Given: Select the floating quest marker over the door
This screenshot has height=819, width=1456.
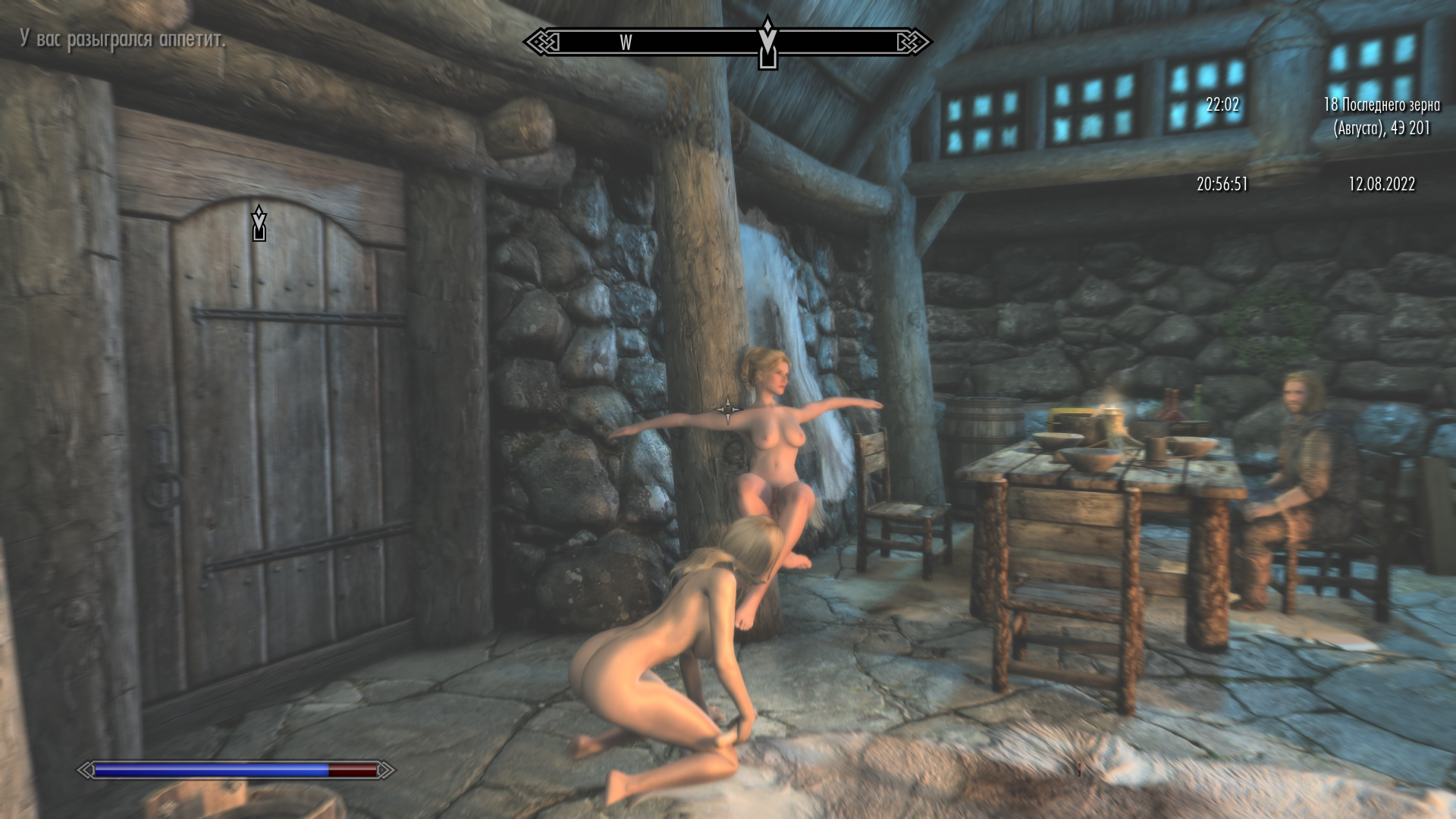Looking at the screenshot, I should click(x=259, y=222).
